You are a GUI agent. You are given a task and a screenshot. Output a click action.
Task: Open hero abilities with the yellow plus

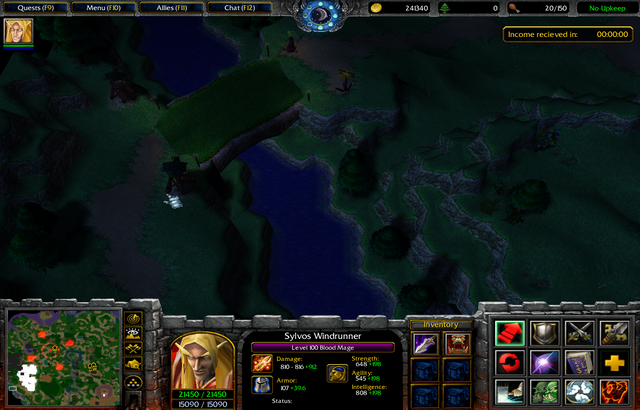(615, 362)
